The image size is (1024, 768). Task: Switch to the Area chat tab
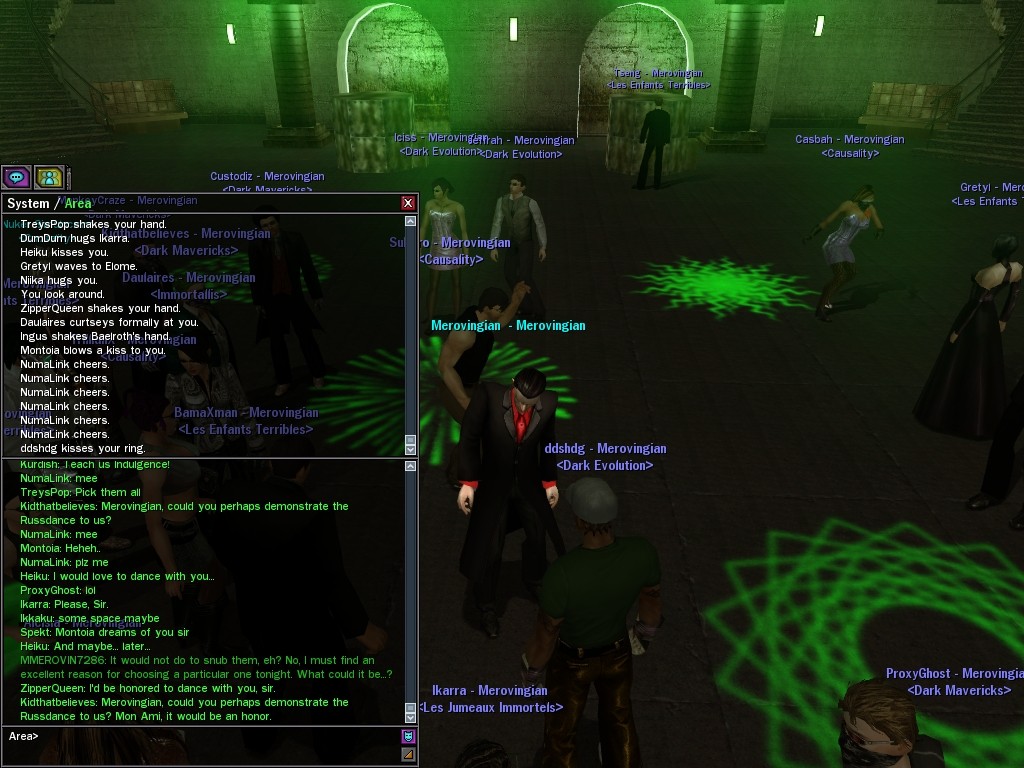click(x=78, y=203)
